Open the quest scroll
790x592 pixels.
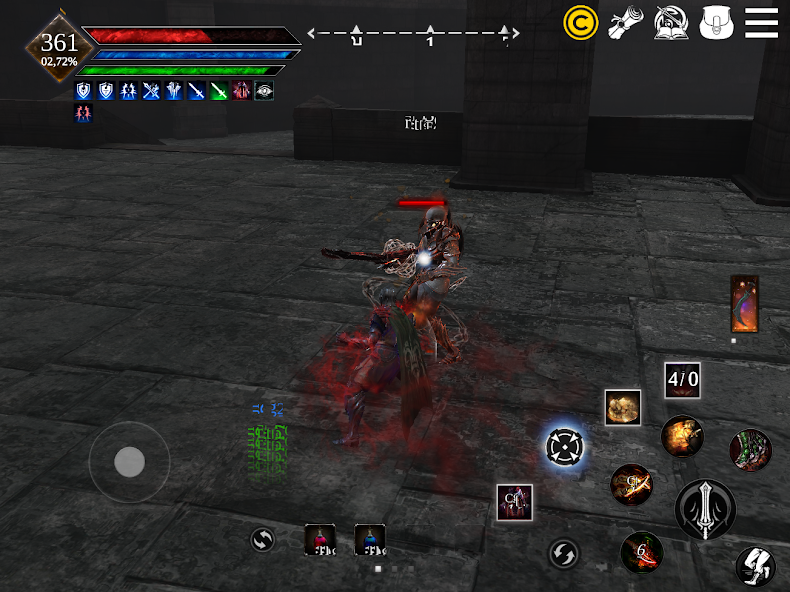(x=626, y=22)
